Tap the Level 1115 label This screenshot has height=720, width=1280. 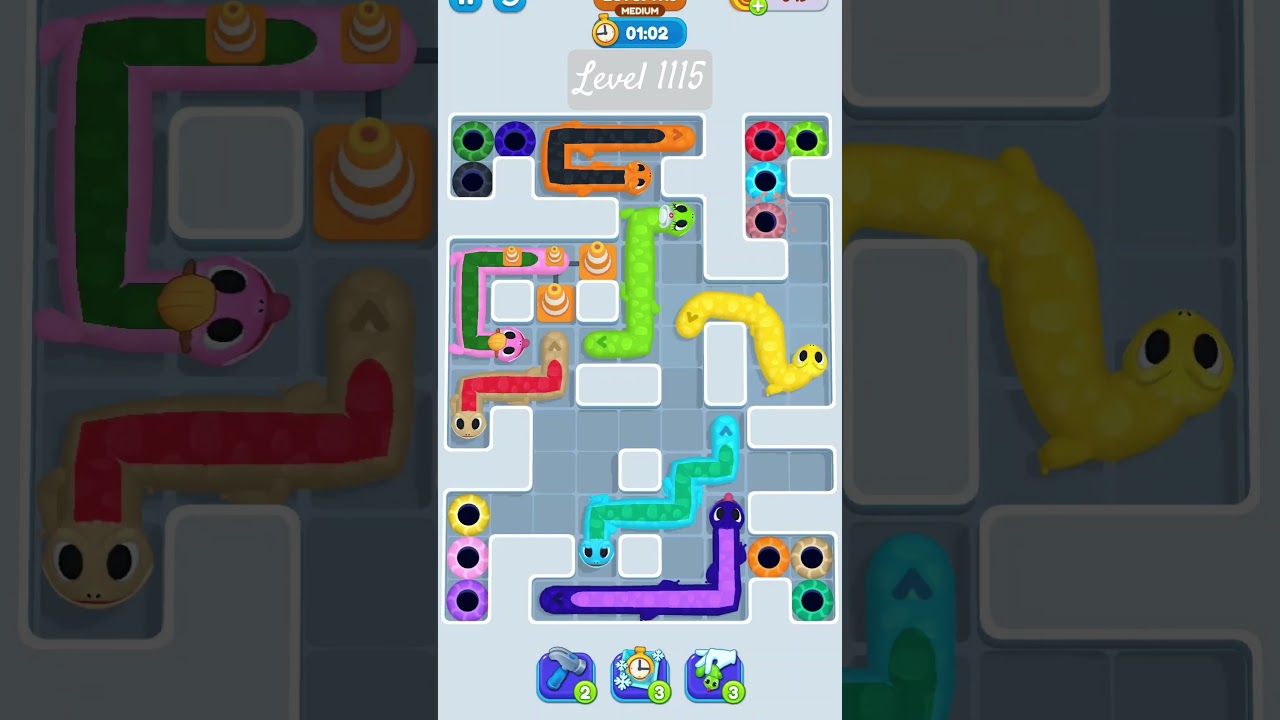tap(639, 78)
